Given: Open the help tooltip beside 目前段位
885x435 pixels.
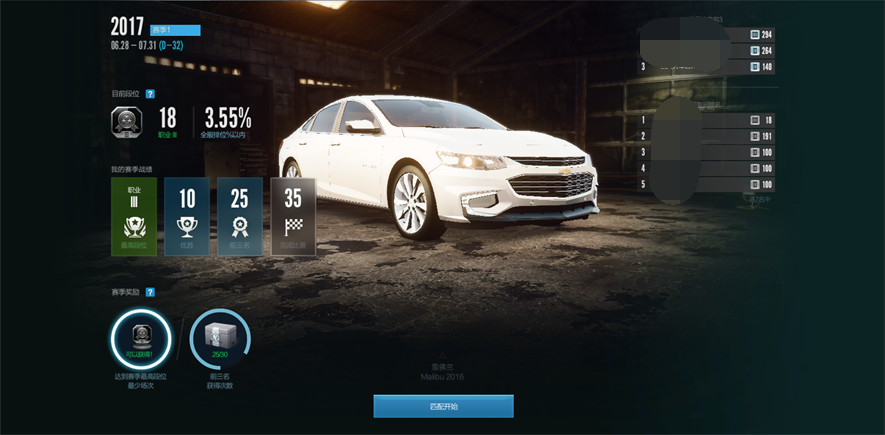Looking at the screenshot, I should 150,93.
